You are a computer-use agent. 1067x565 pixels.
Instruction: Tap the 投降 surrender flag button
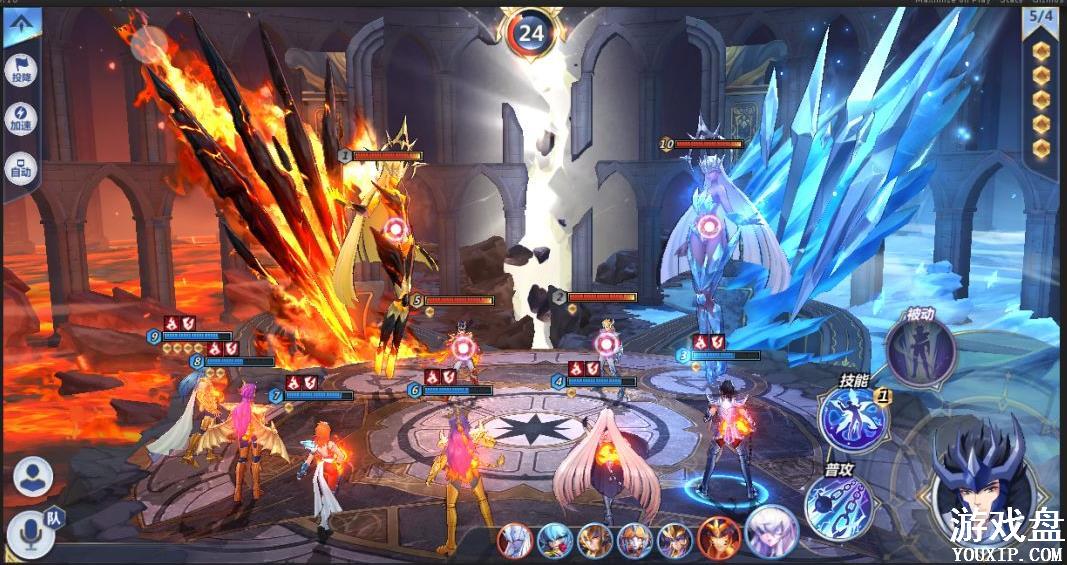point(21,70)
